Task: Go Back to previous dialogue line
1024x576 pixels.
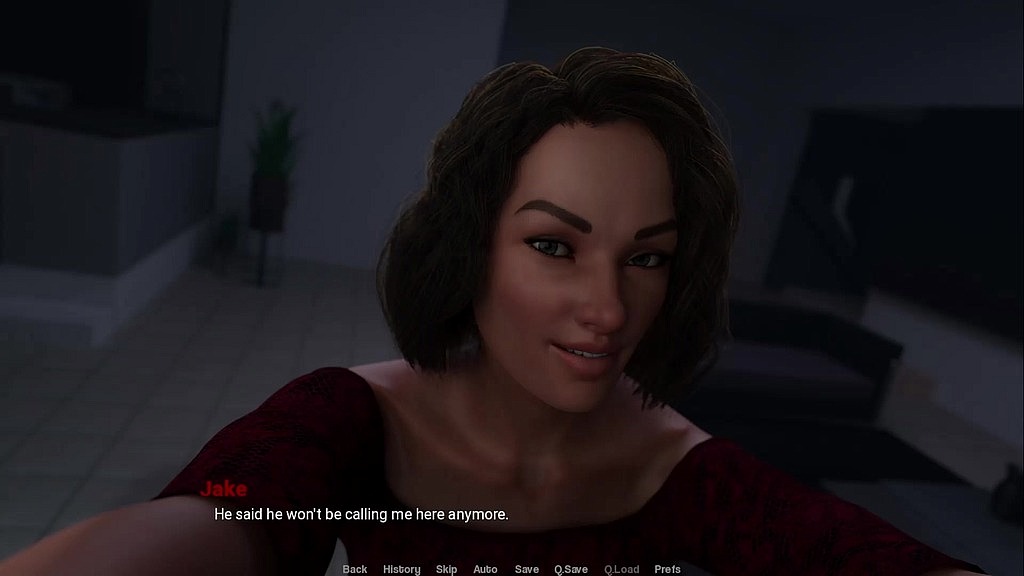Action: [x=355, y=569]
